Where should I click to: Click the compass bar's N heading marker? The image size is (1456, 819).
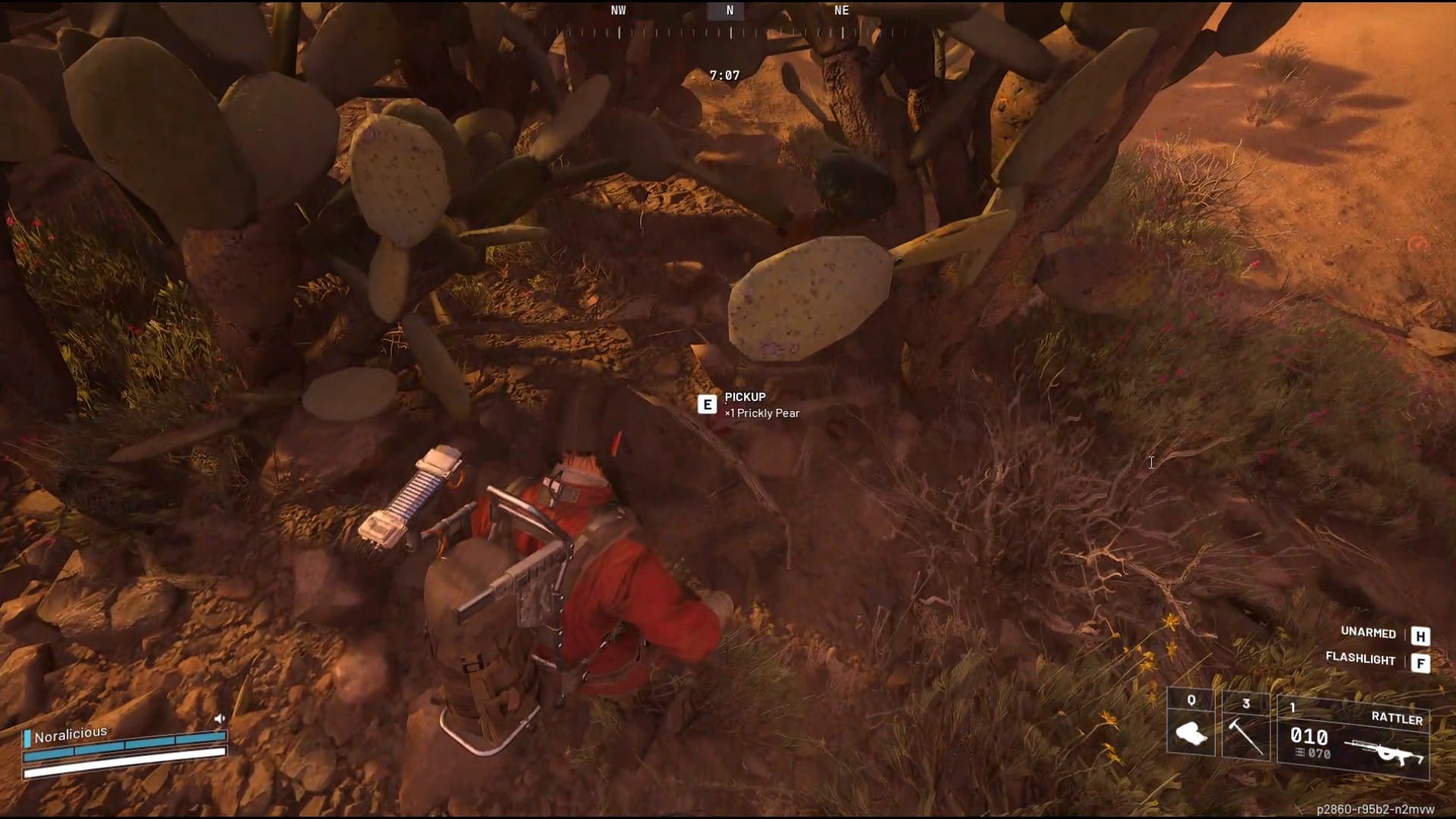point(730,11)
